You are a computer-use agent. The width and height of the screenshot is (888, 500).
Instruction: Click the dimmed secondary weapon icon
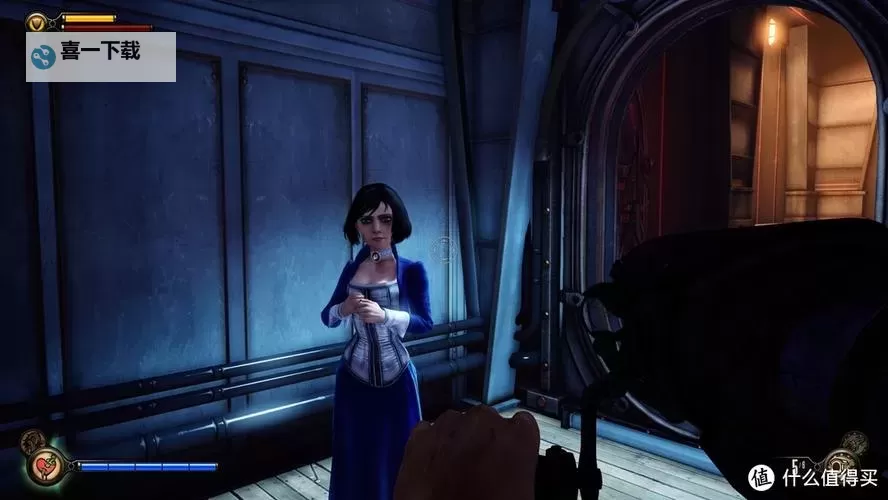[854, 440]
